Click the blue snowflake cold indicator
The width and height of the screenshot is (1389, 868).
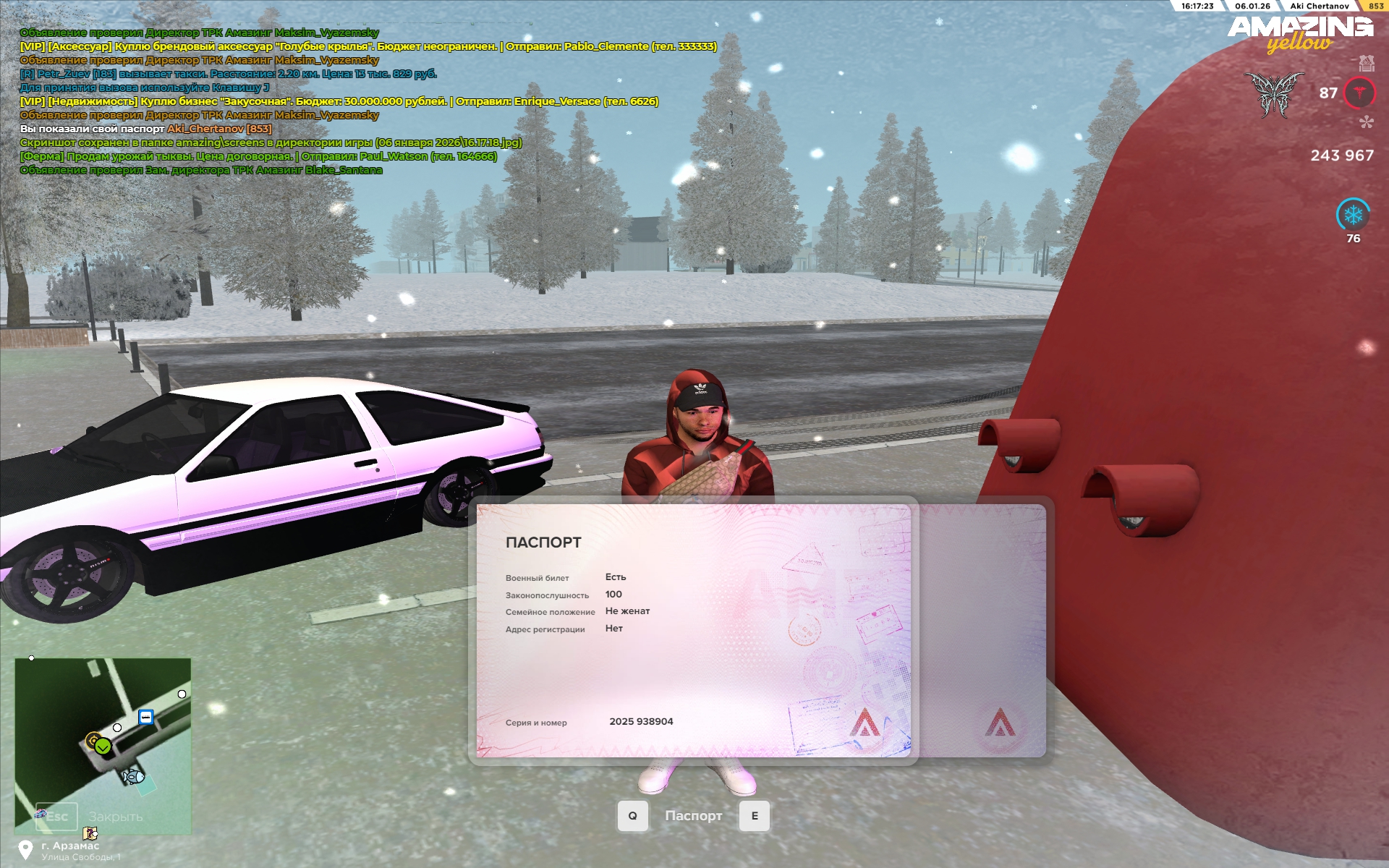1353,215
